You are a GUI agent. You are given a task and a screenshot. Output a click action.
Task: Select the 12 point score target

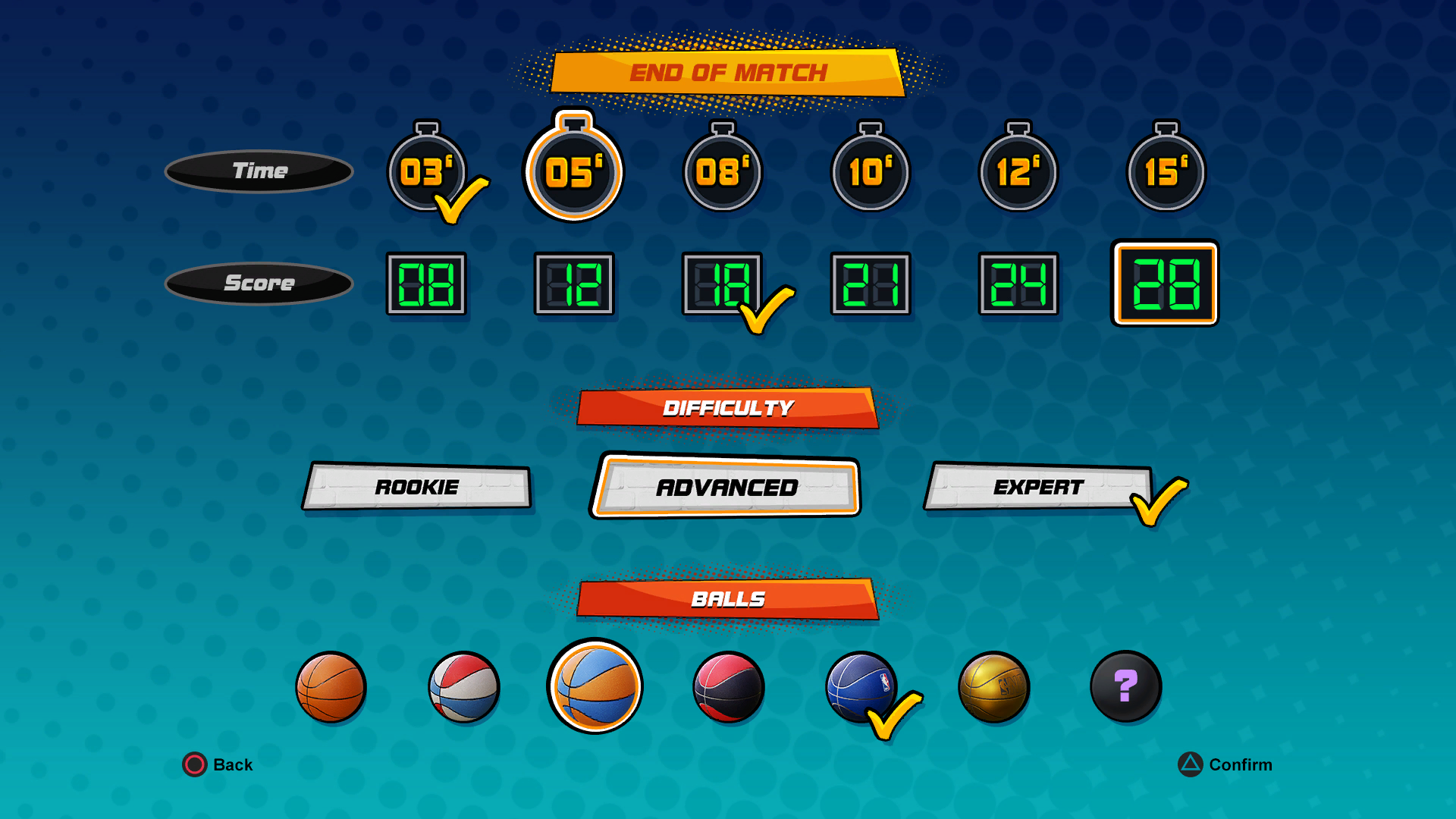(574, 284)
